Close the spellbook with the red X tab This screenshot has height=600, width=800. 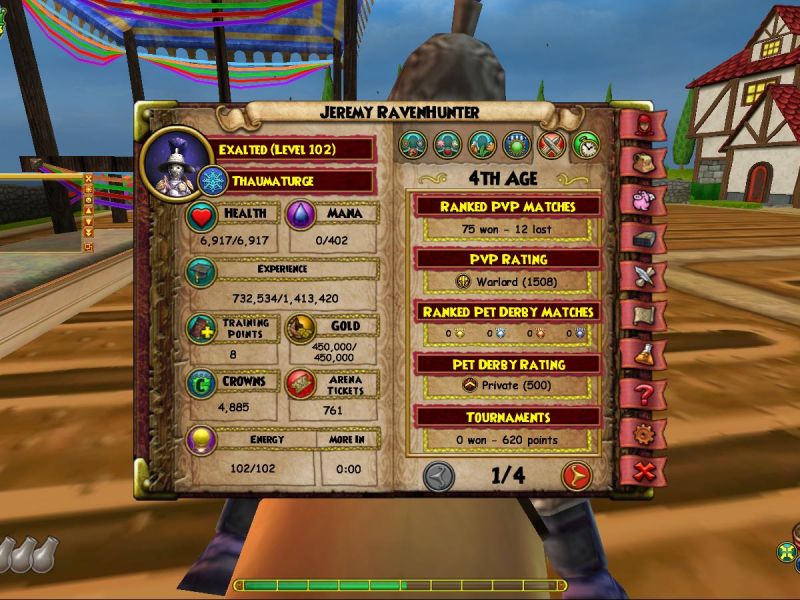(x=643, y=469)
